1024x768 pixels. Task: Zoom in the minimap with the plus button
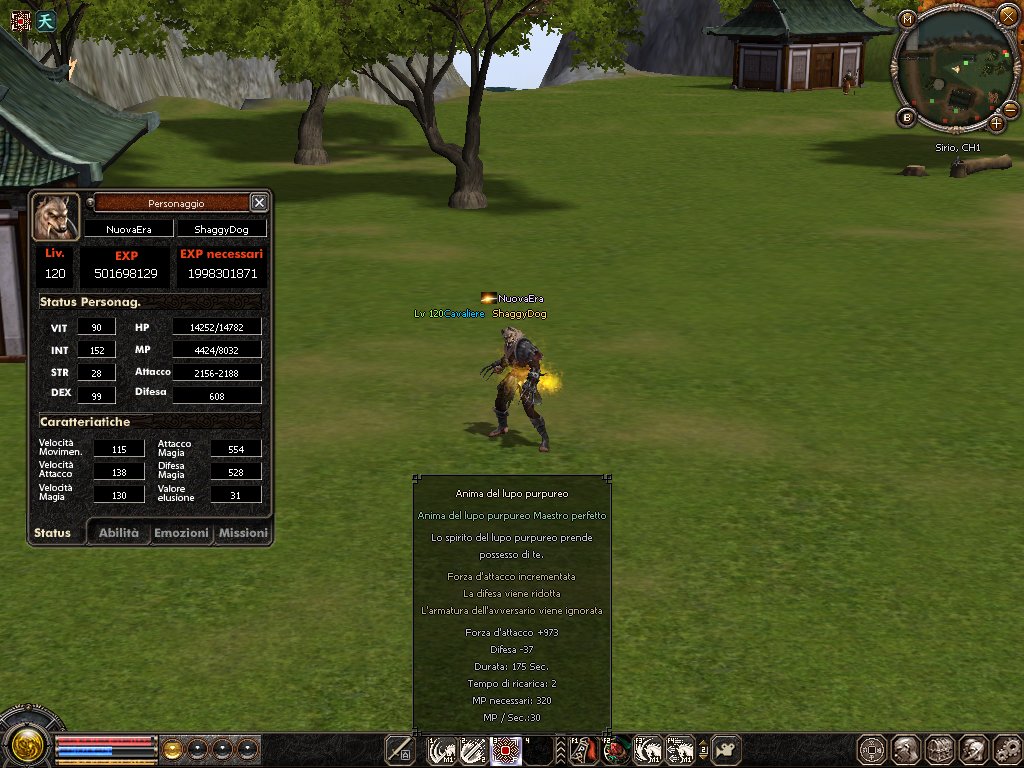click(996, 124)
